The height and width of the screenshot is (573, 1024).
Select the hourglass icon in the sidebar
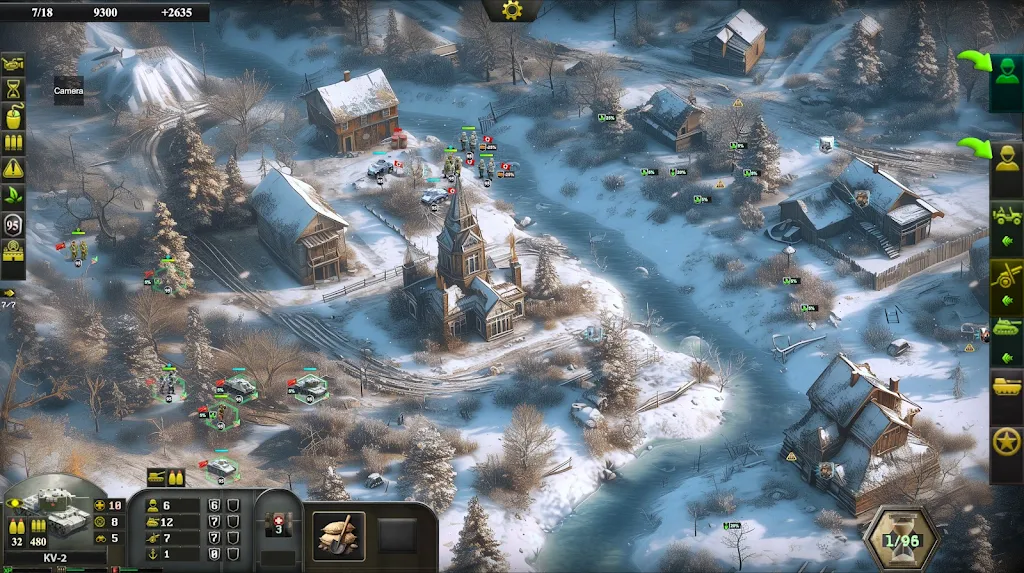[13, 90]
